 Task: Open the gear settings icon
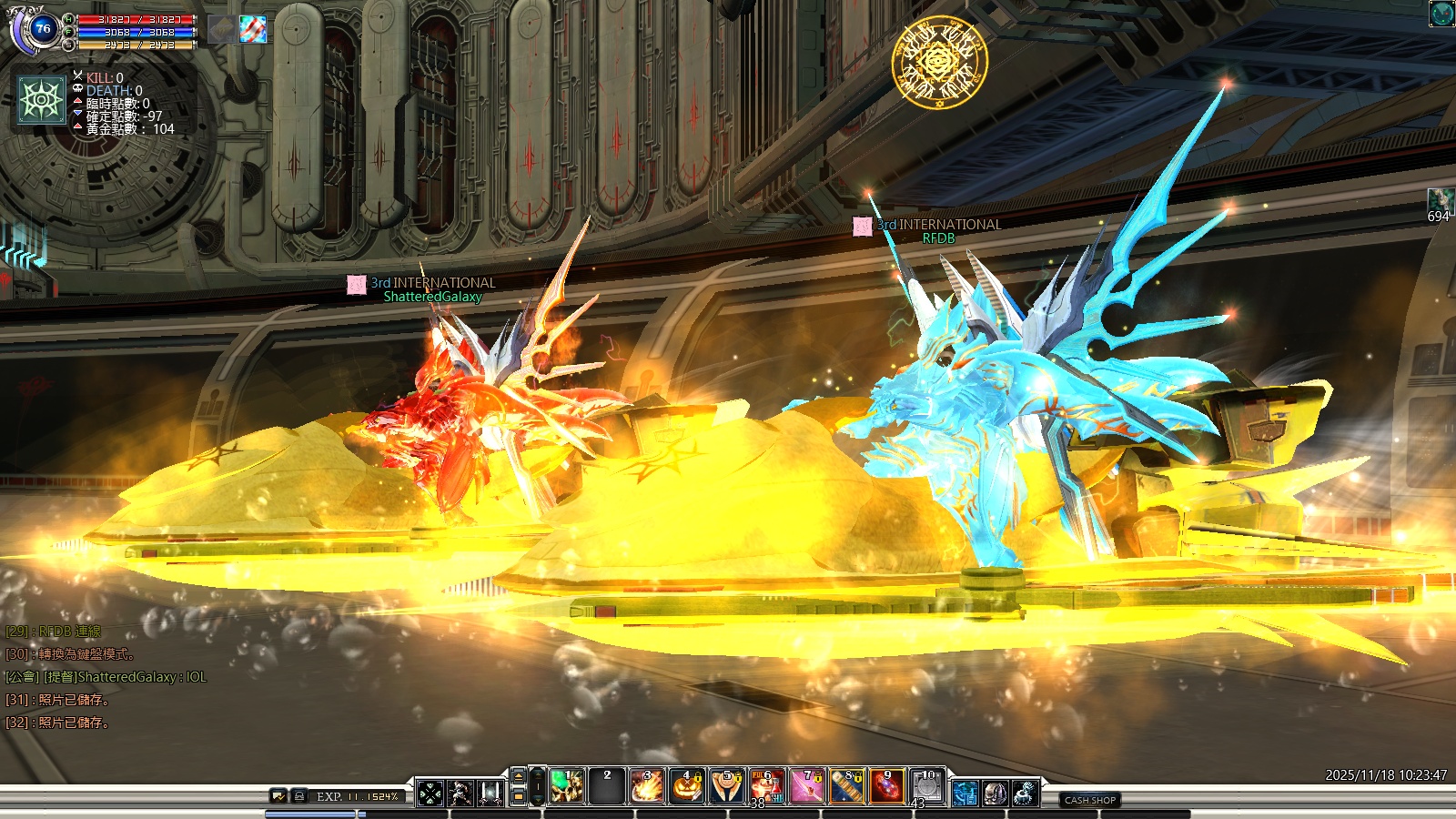pyautogui.click(x=1026, y=794)
